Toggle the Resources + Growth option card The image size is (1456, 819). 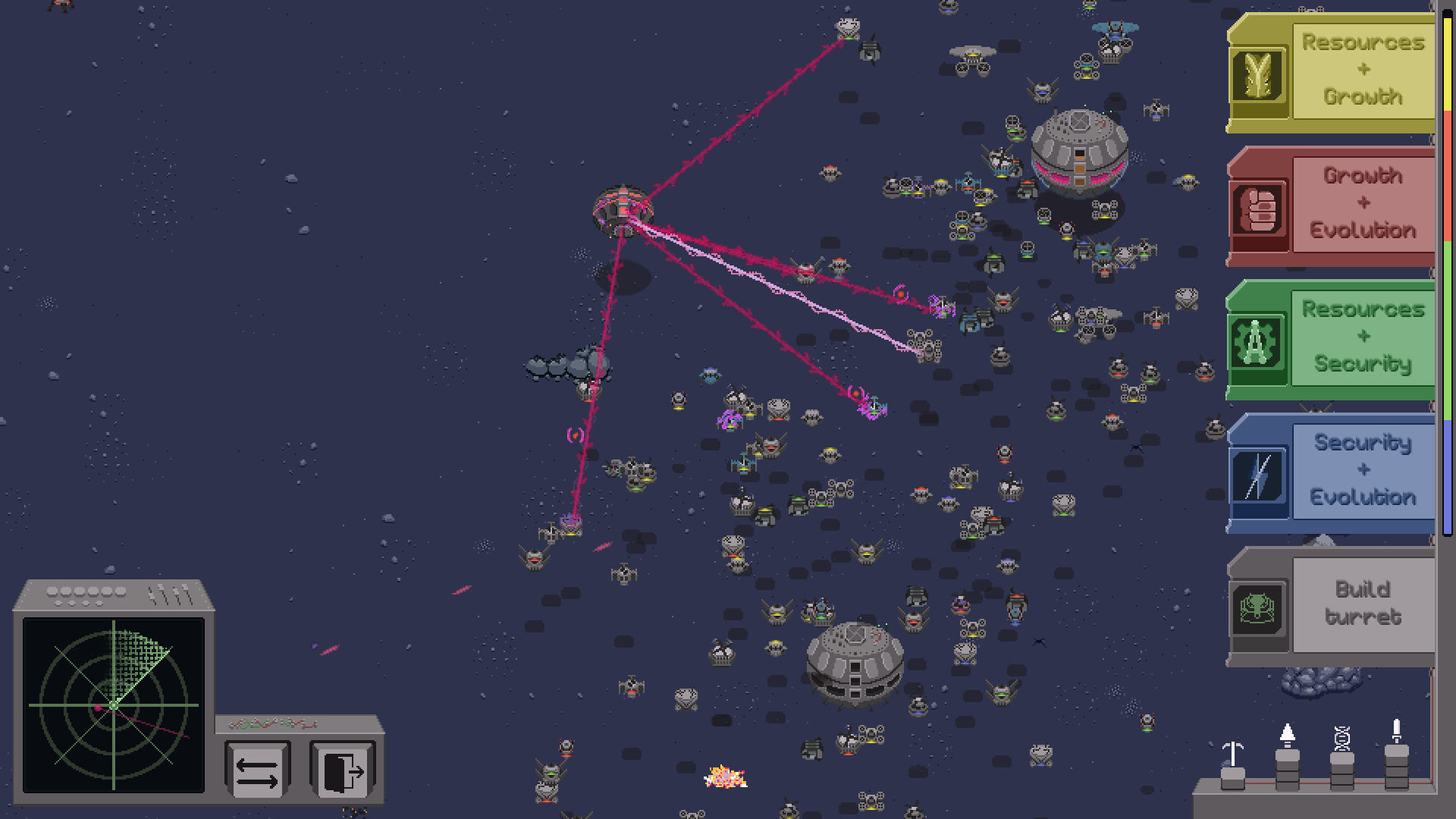(1362, 72)
